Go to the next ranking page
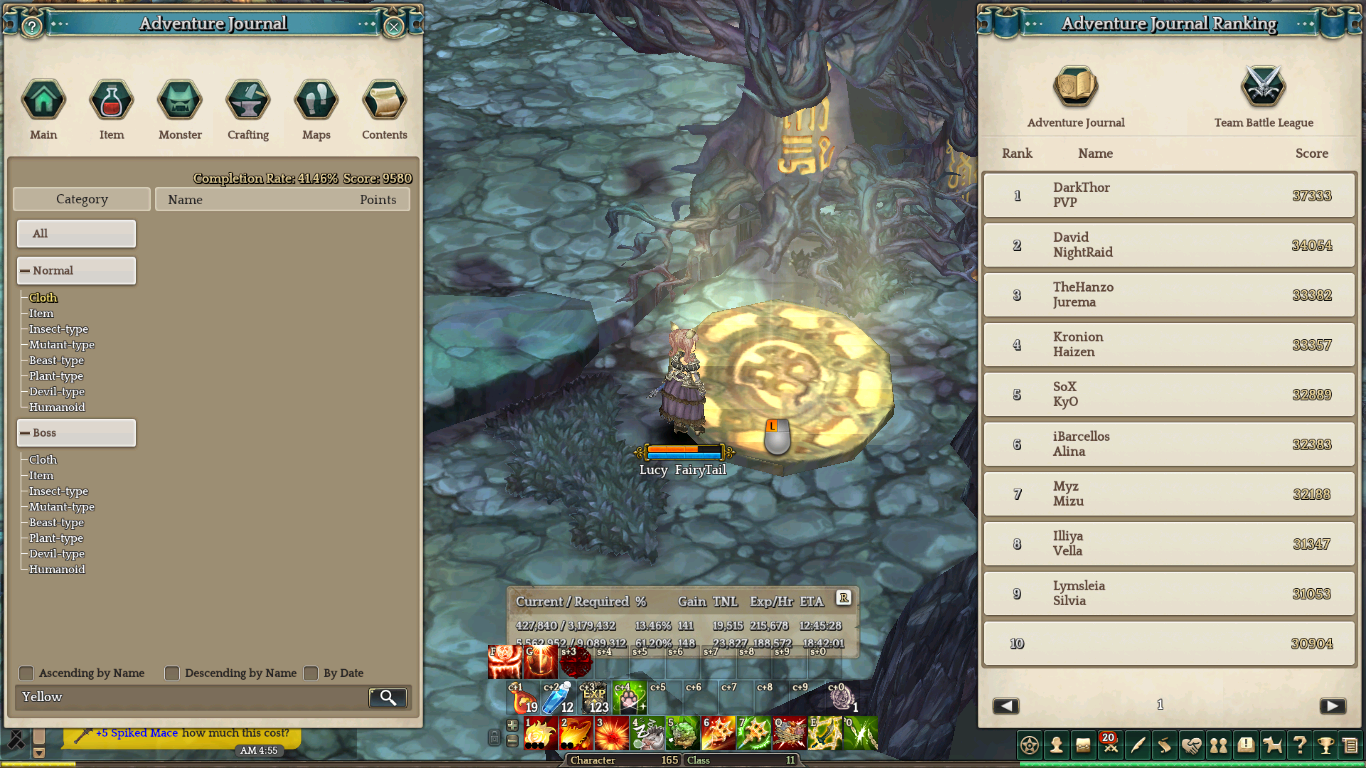 click(1332, 706)
